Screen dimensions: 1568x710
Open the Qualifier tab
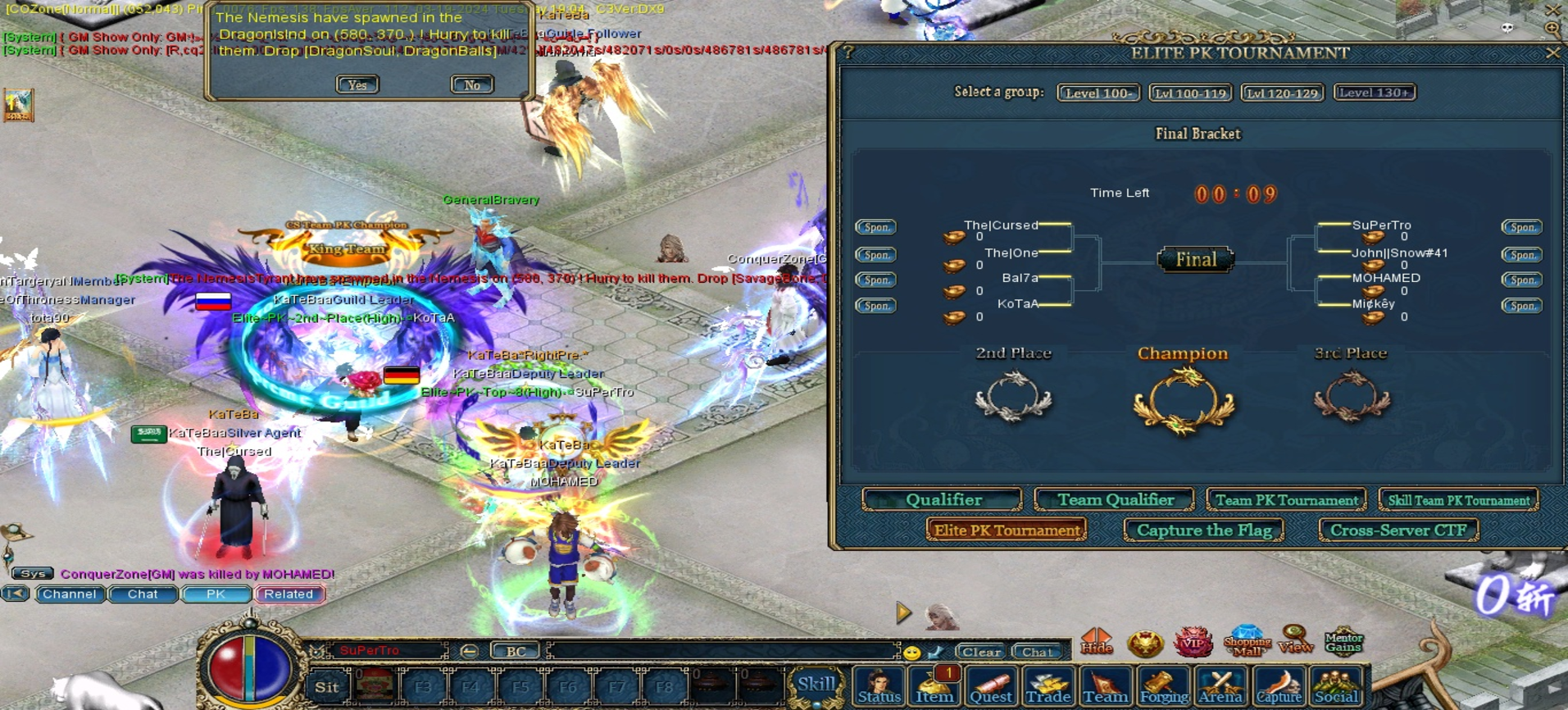(x=943, y=500)
